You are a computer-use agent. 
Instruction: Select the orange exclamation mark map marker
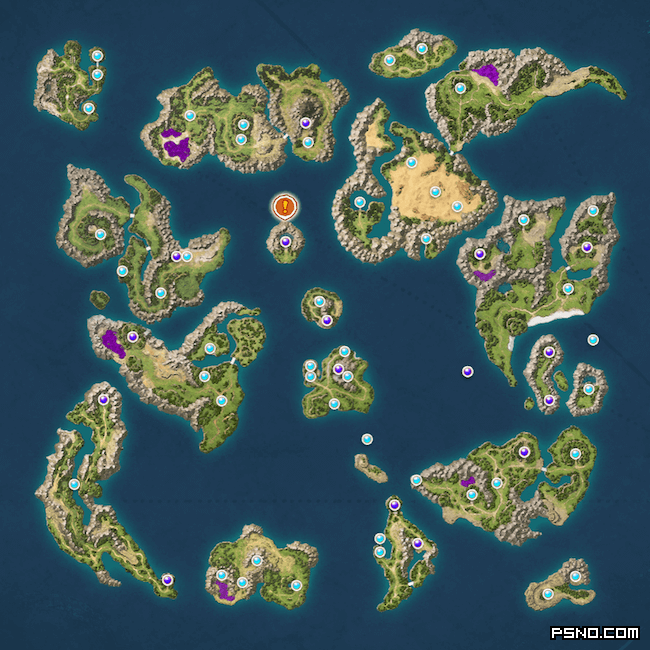point(285,207)
